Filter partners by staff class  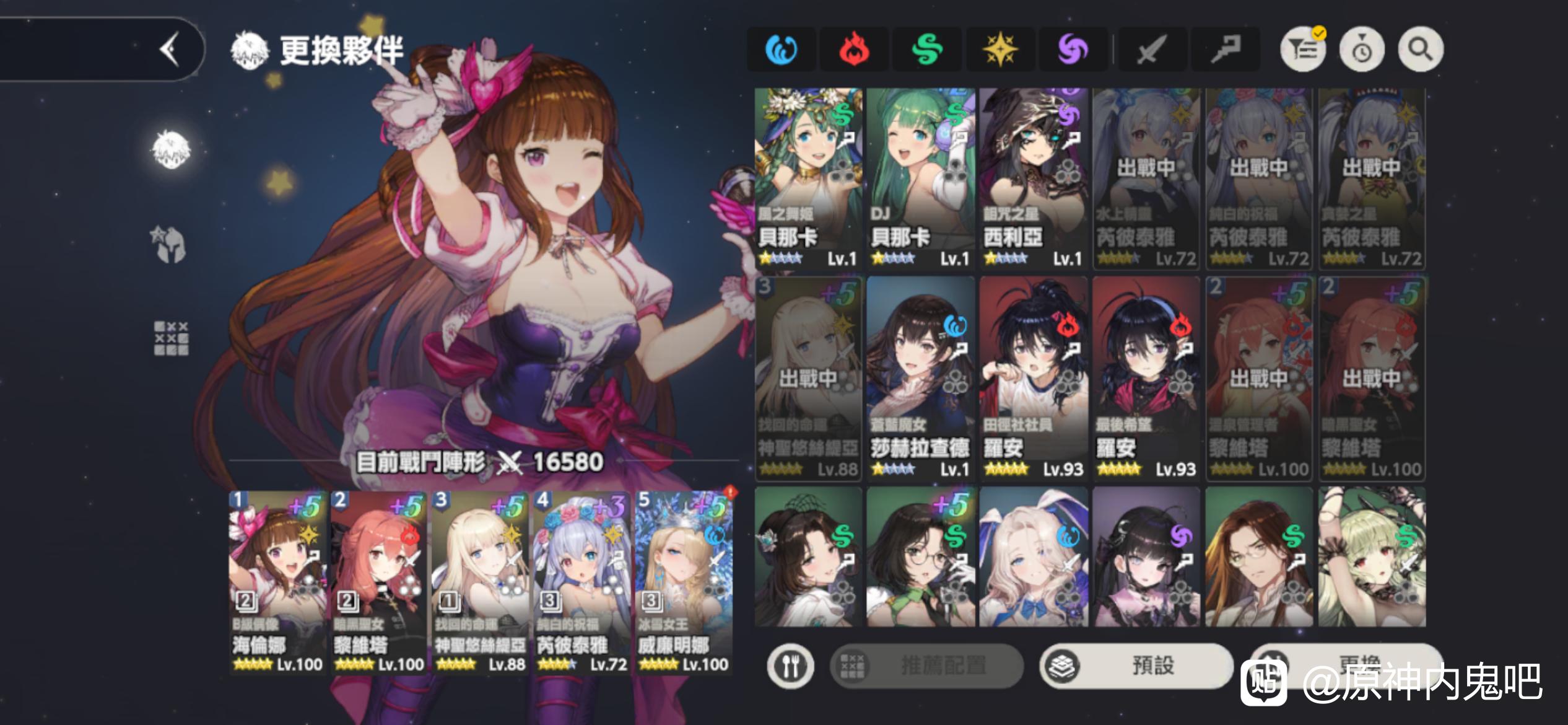(1224, 49)
